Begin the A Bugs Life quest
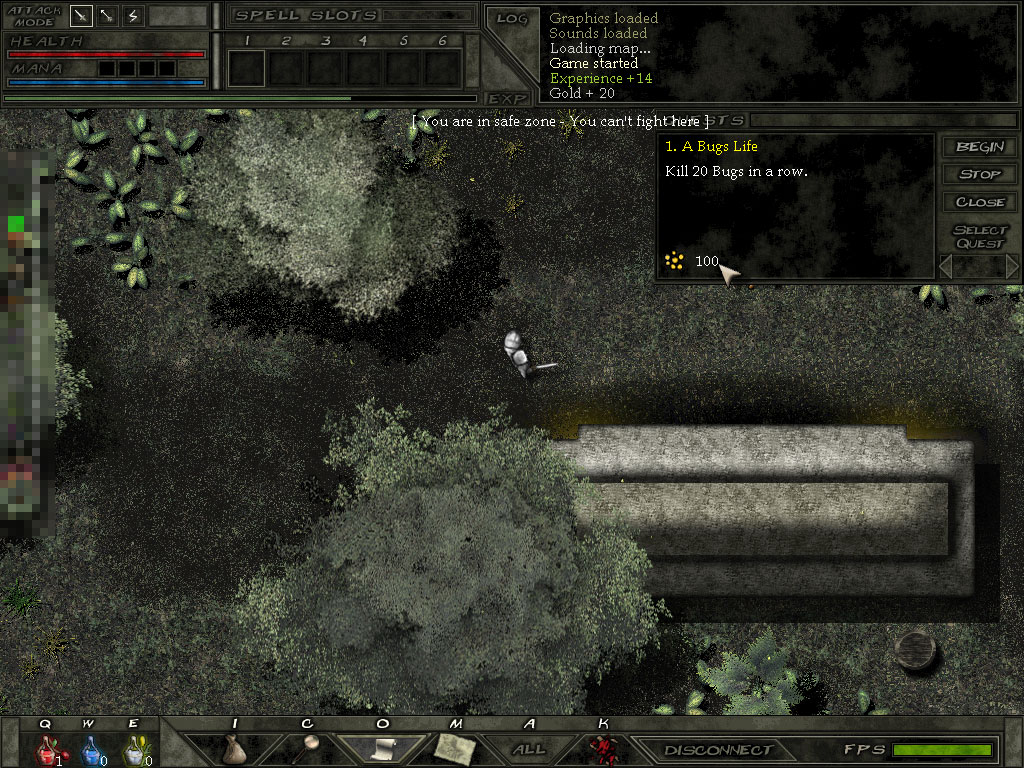The image size is (1024, 768). pos(980,147)
